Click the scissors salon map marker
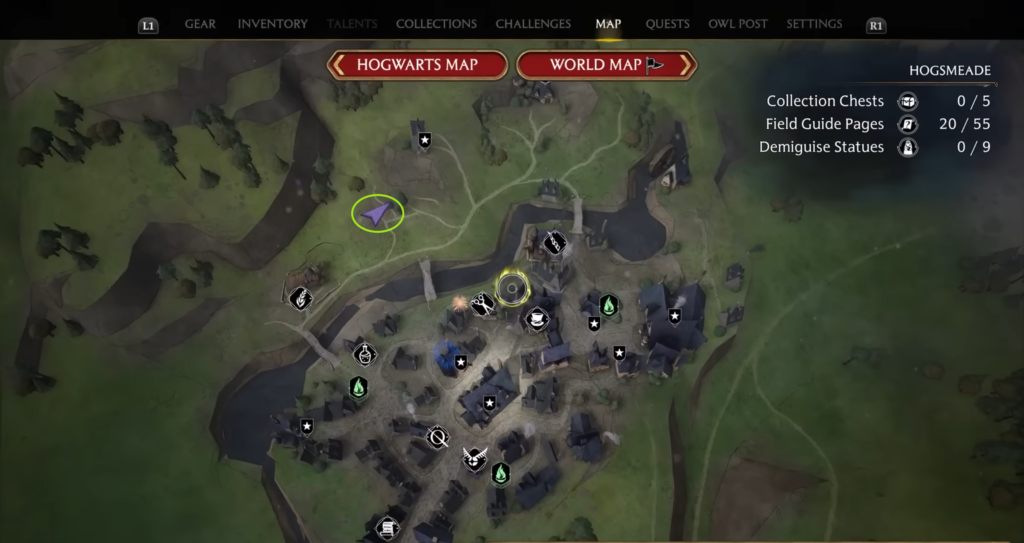Image resolution: width=1024 pixels, height=543 pixels. coord(483,302)
